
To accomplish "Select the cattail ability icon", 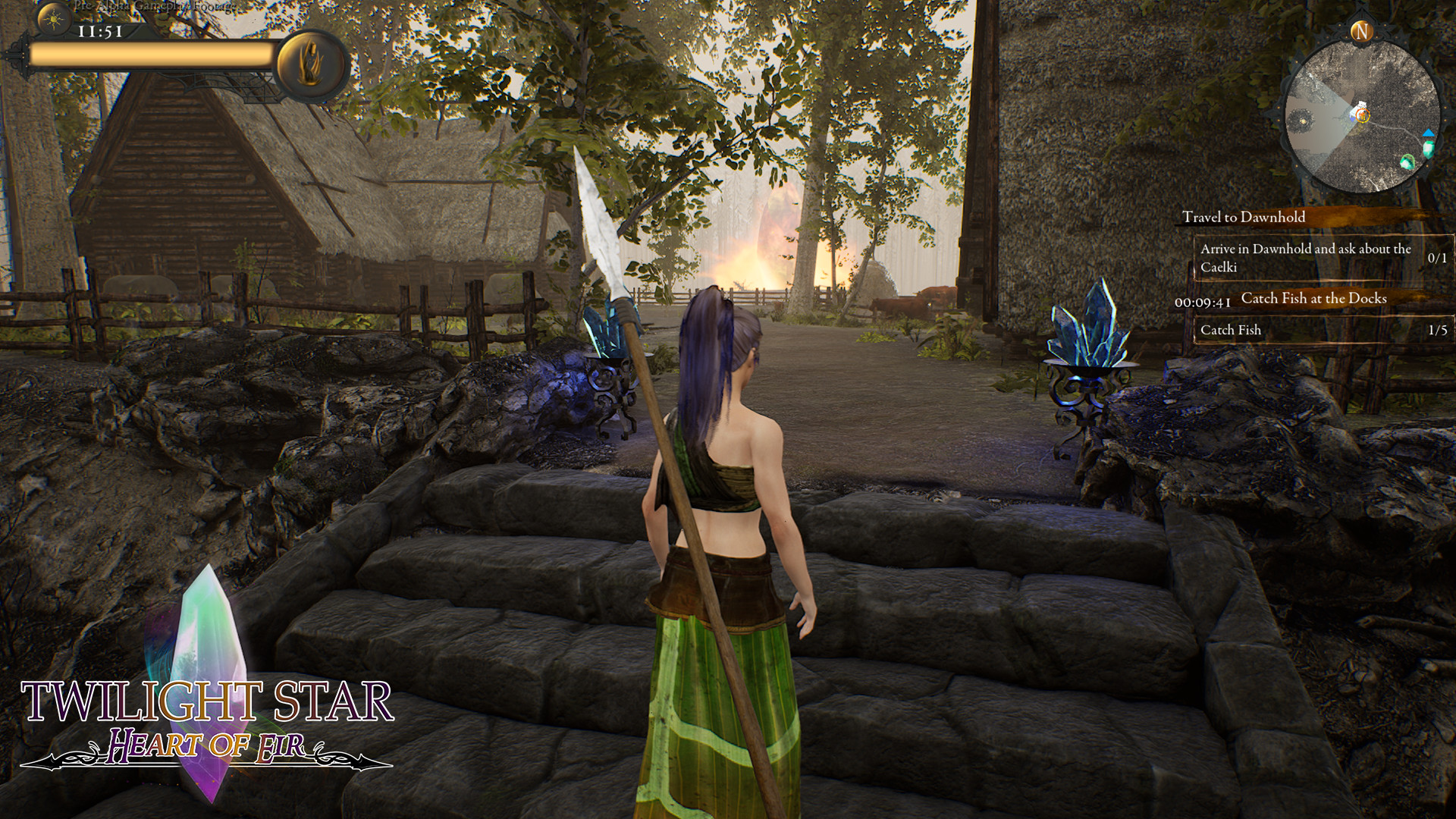I will 311,61.
